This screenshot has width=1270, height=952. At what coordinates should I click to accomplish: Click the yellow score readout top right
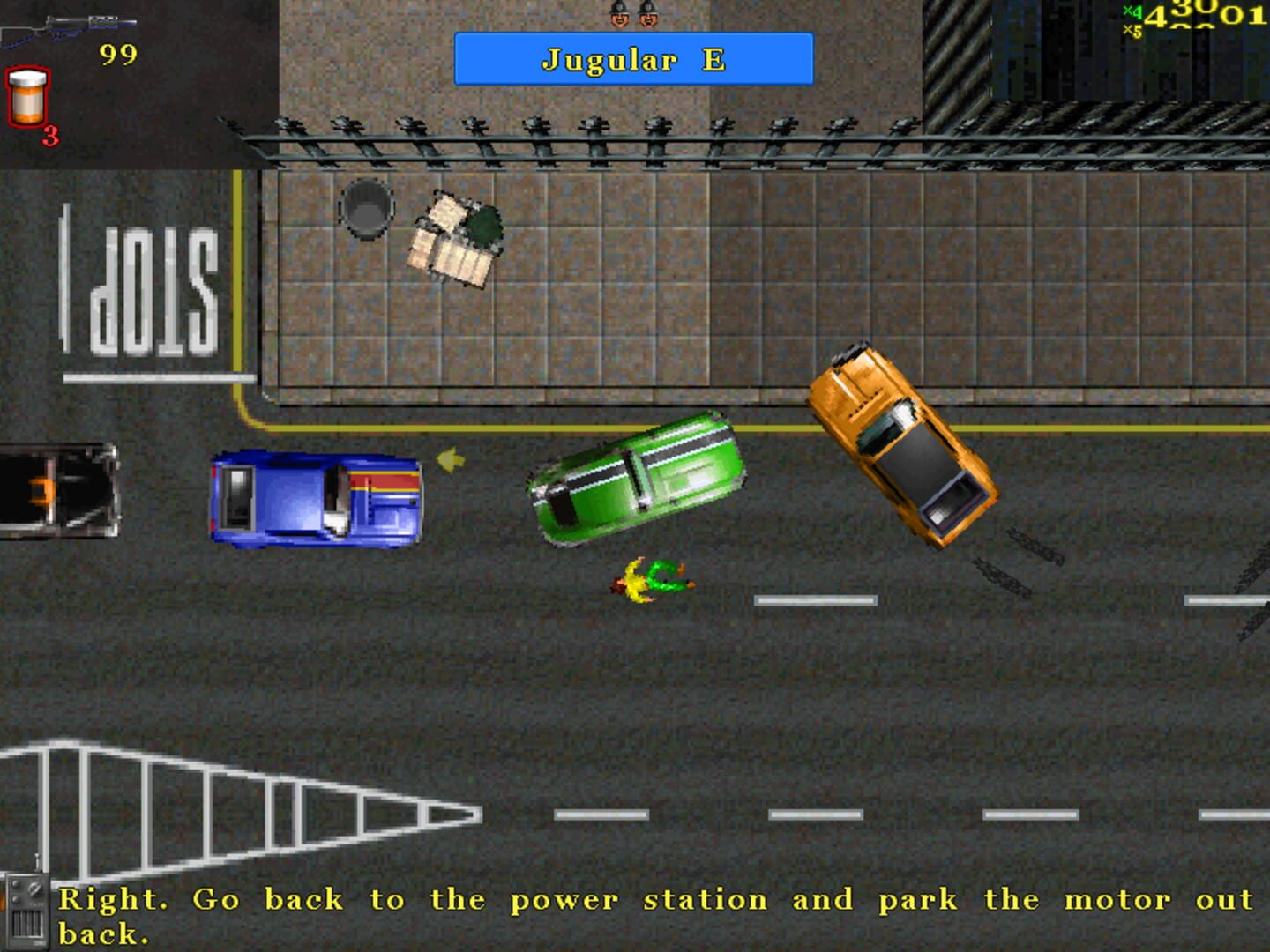1208,16
